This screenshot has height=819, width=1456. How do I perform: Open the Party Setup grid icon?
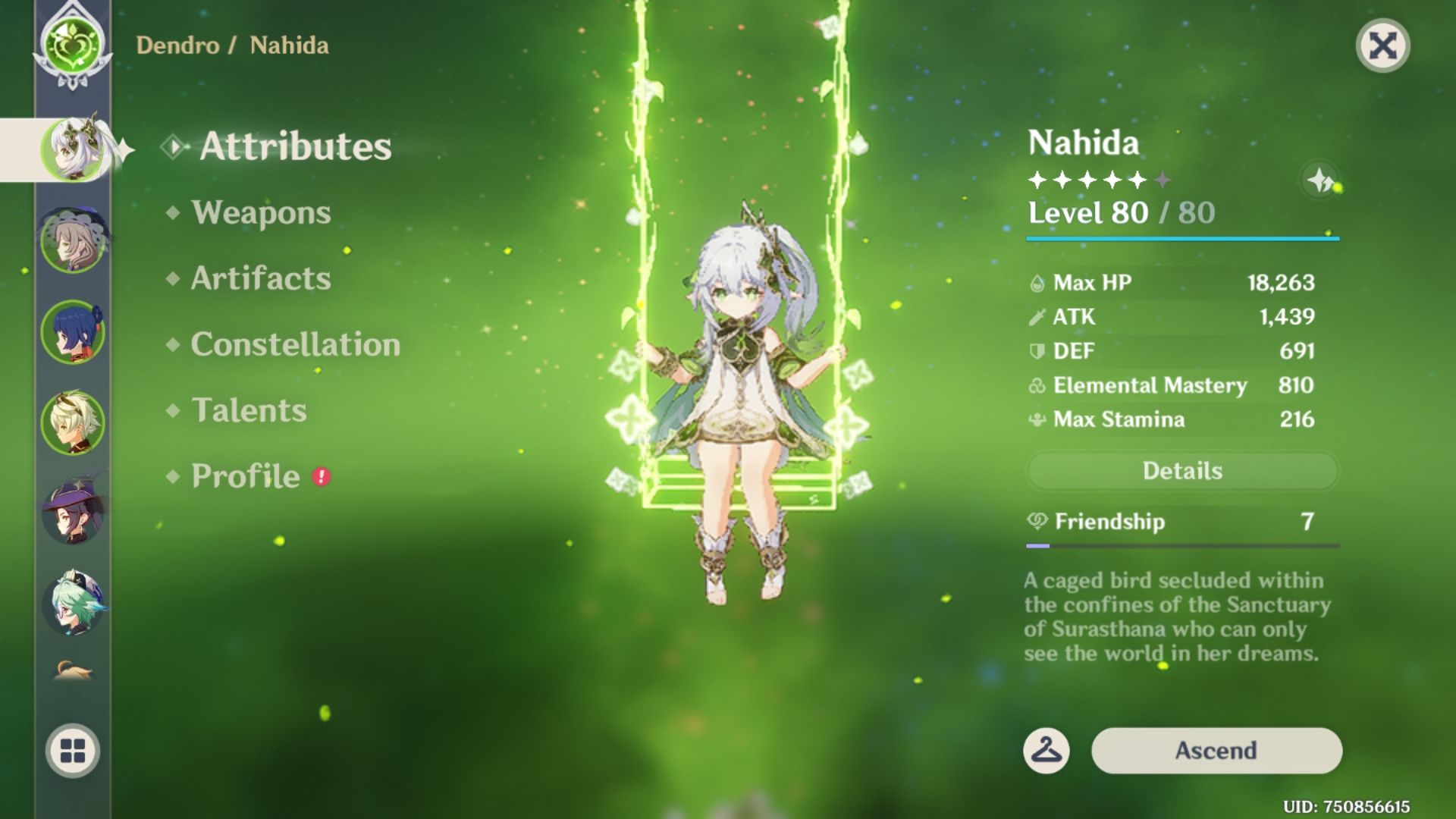click(x=72, y=751)
